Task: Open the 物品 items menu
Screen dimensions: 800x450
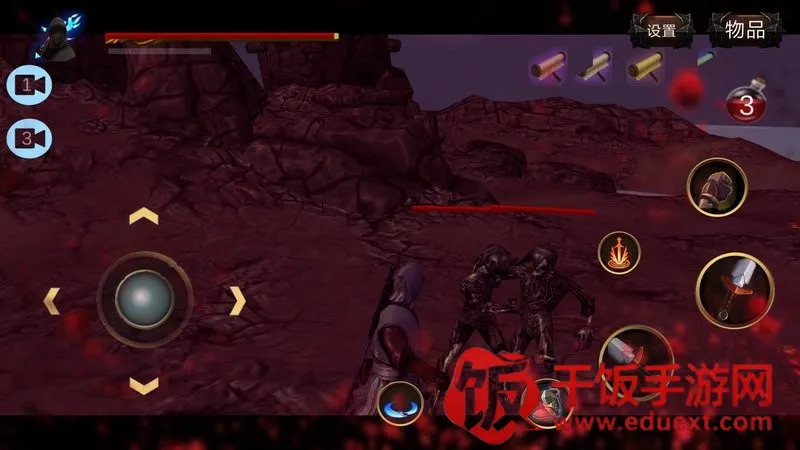Action: 745,30
